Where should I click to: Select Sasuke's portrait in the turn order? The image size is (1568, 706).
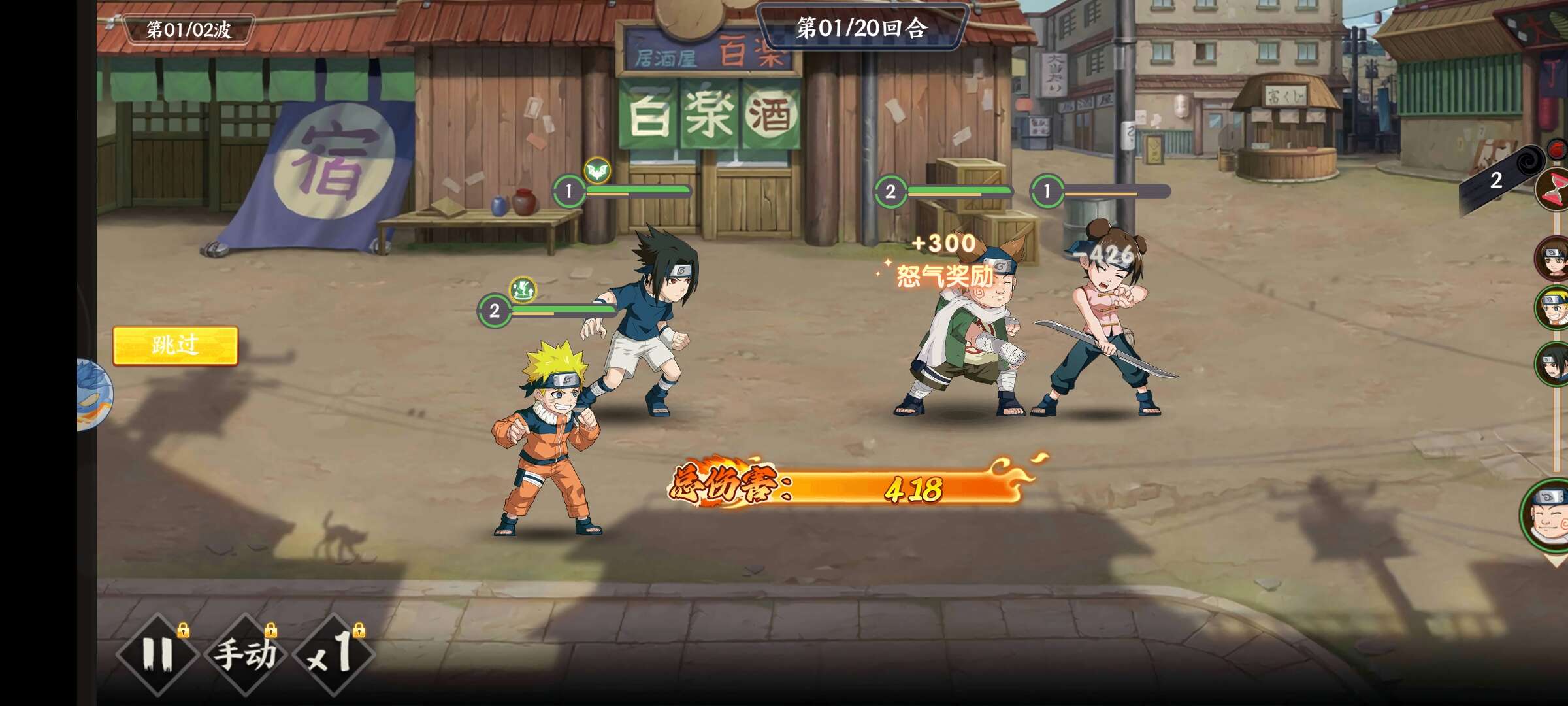coord(1553,363)
